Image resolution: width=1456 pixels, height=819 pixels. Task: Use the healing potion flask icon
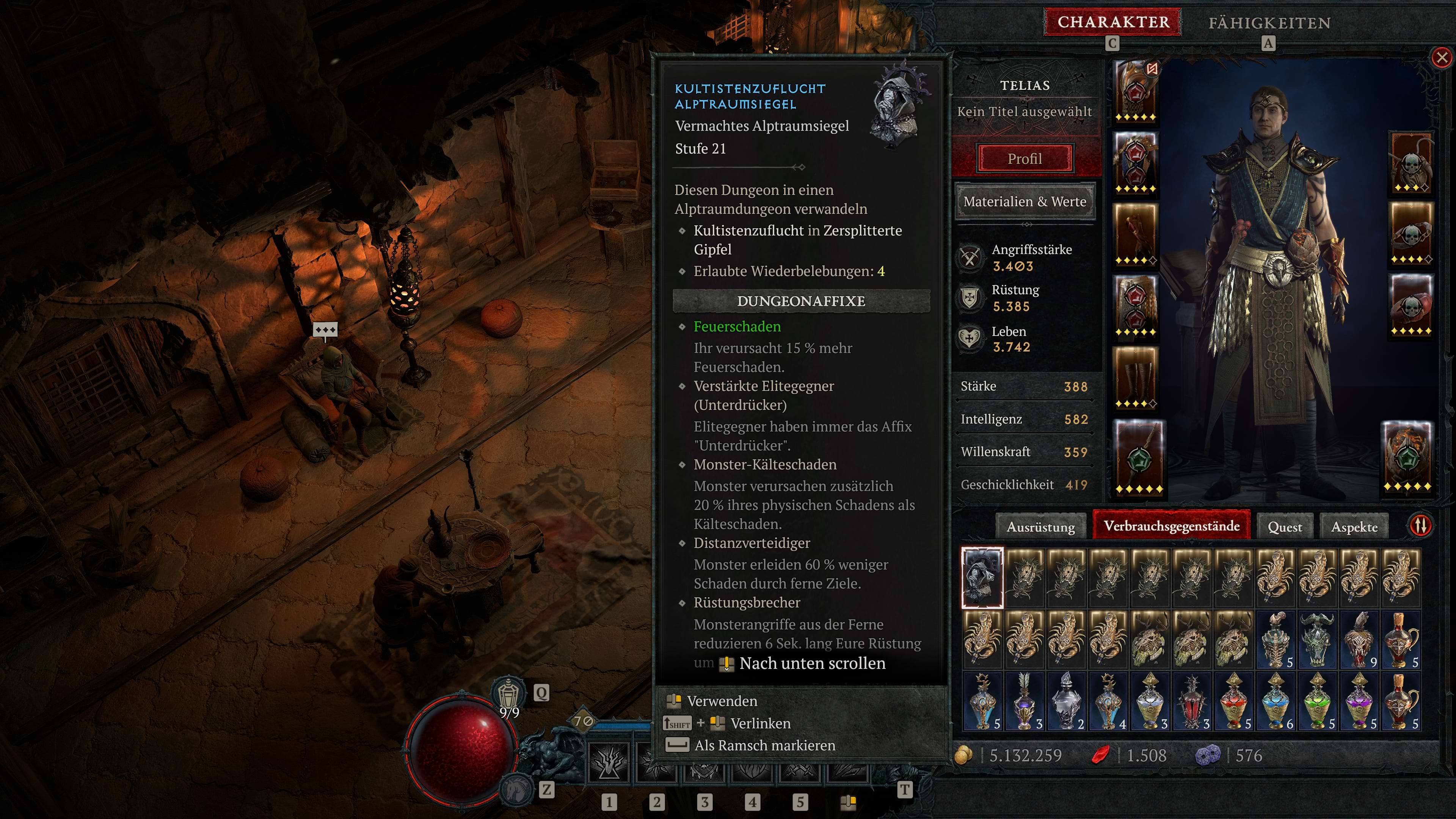coord(509,692)
